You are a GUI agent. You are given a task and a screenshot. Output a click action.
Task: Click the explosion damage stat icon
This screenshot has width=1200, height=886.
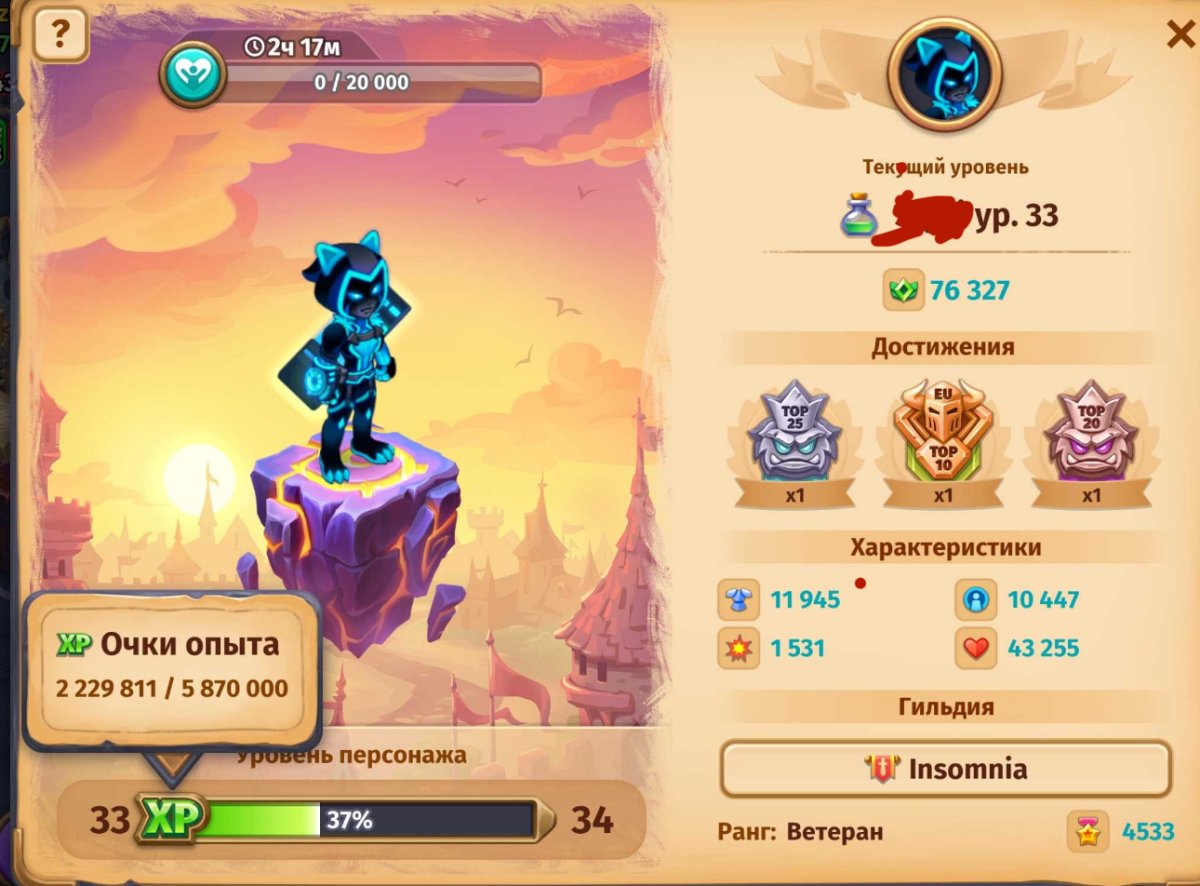pos(739,648)
